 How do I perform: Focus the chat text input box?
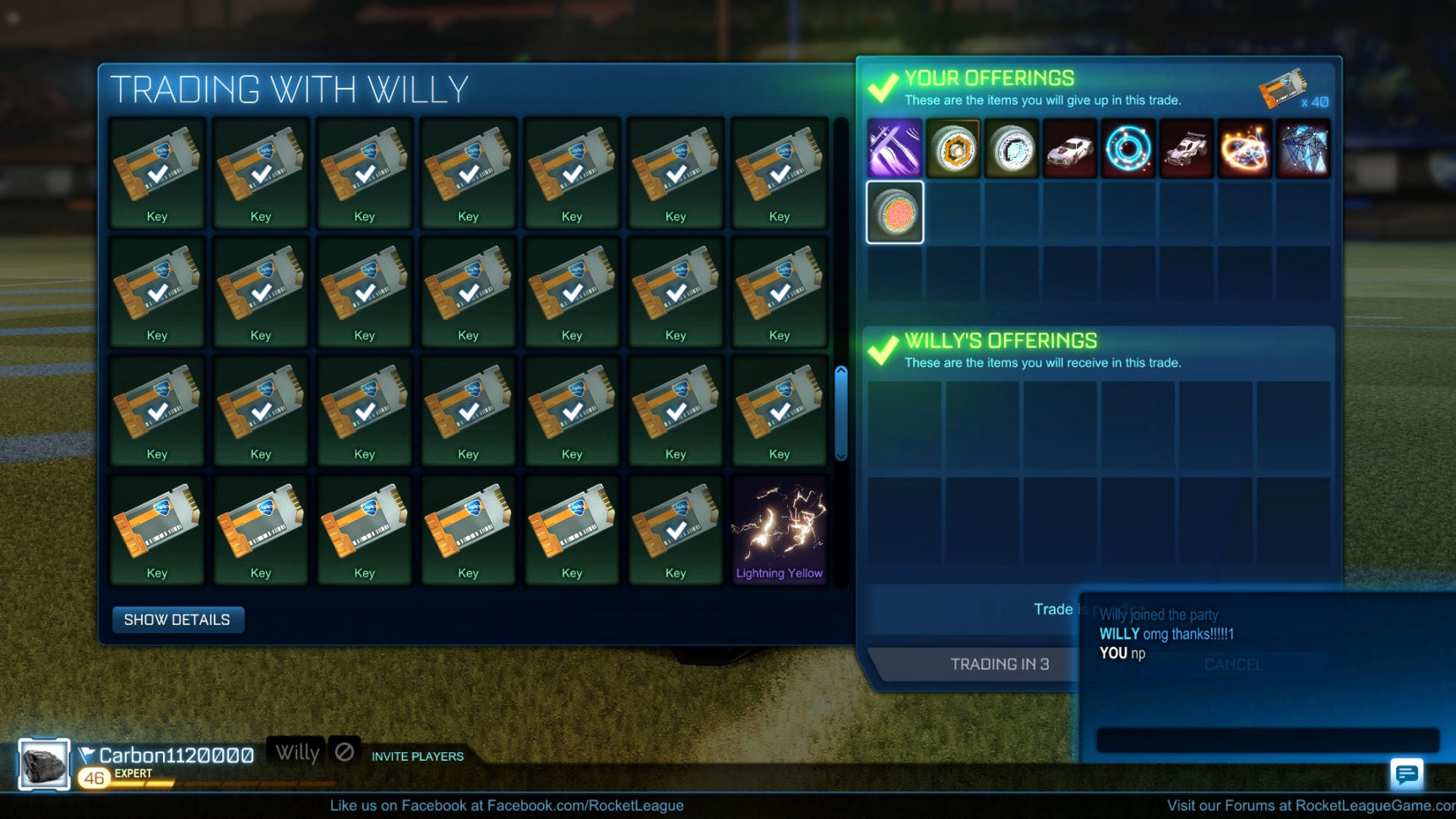pos(1267,740)
